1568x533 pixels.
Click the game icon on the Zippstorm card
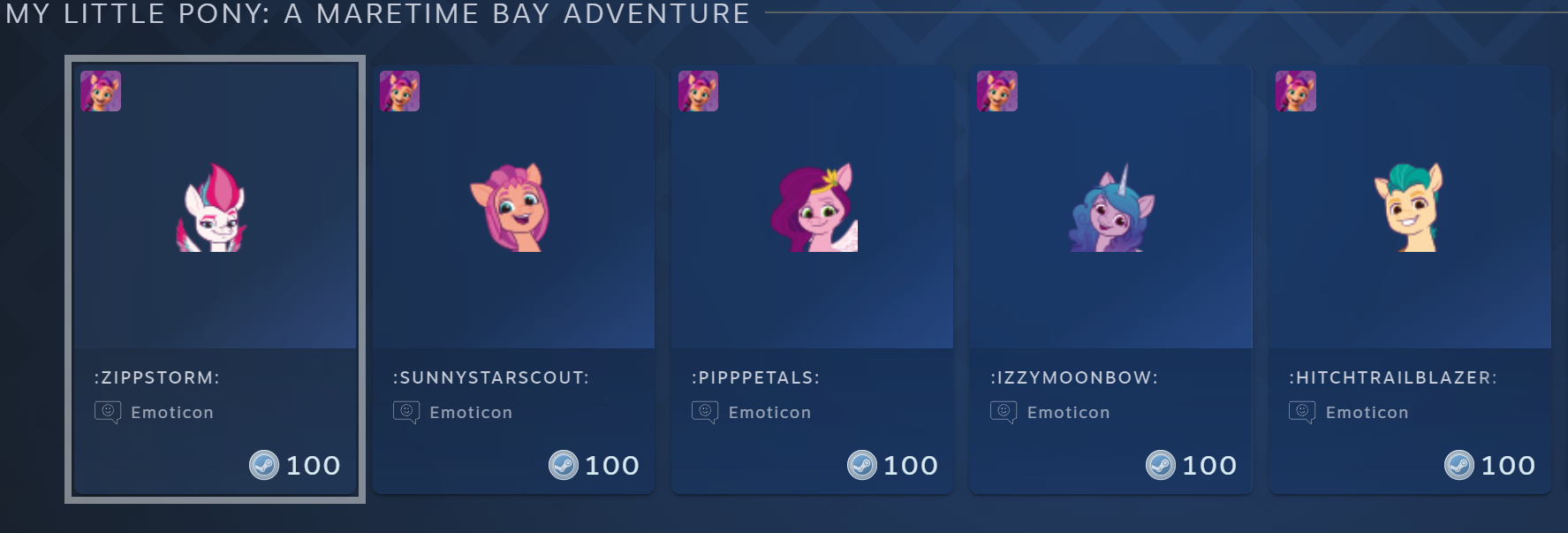point(101,91)
